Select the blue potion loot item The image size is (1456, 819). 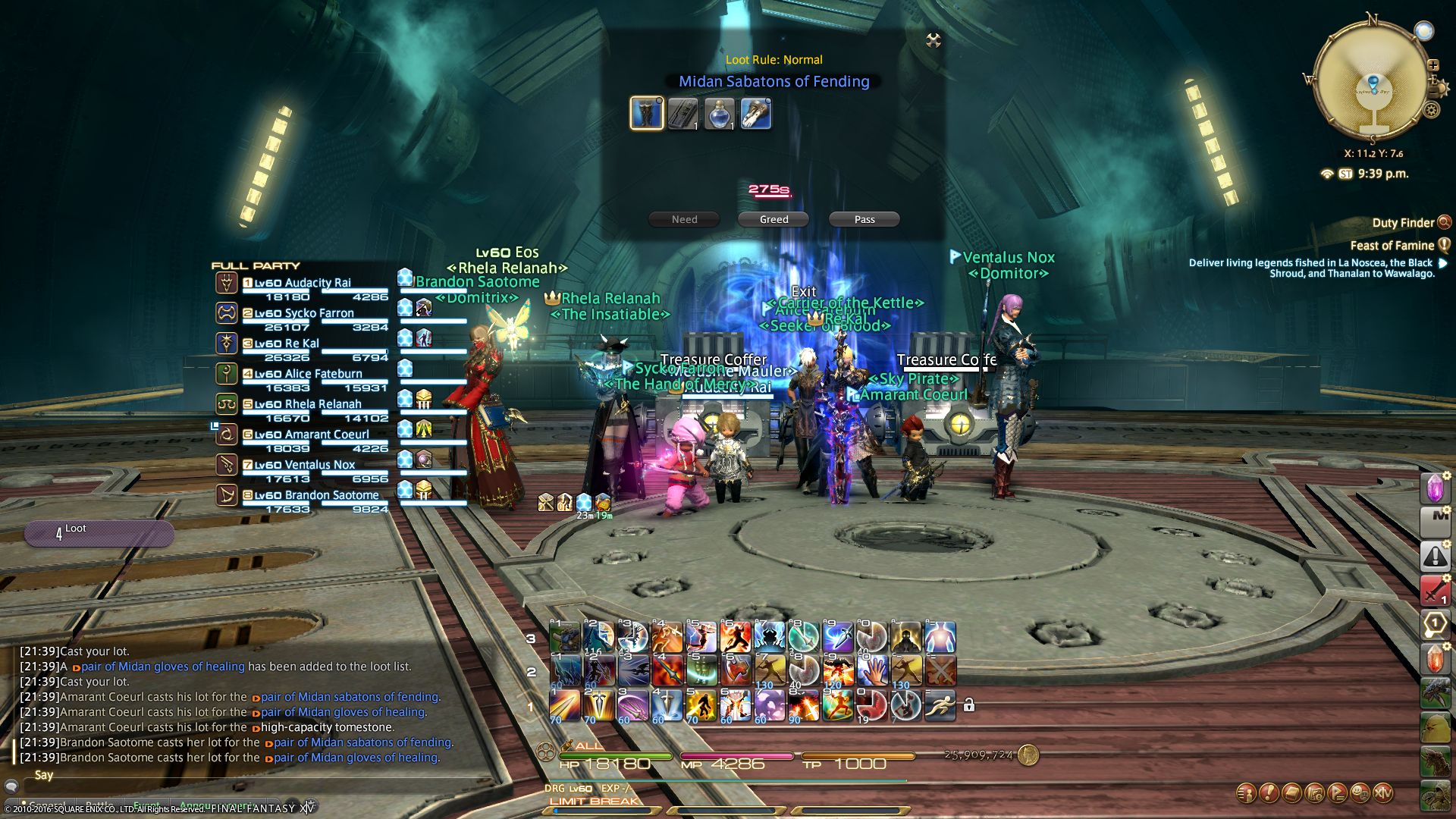[x=720, y=114]
